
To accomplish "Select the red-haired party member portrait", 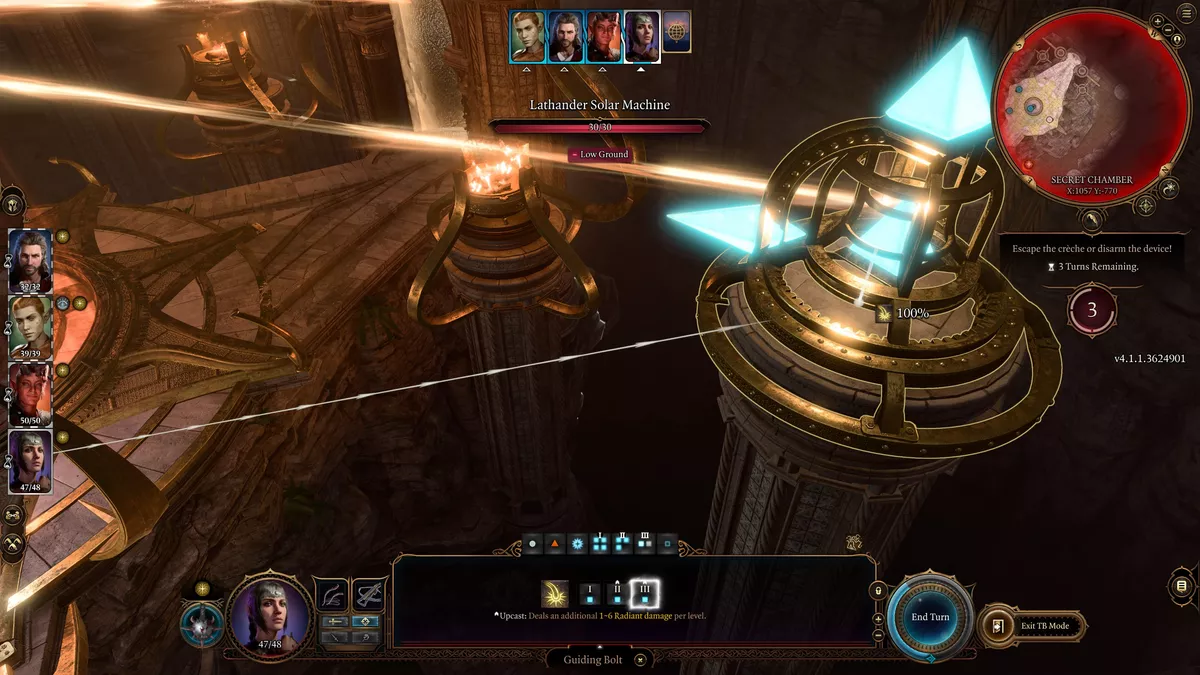I will pyautogui.click(x=30, y=324).
